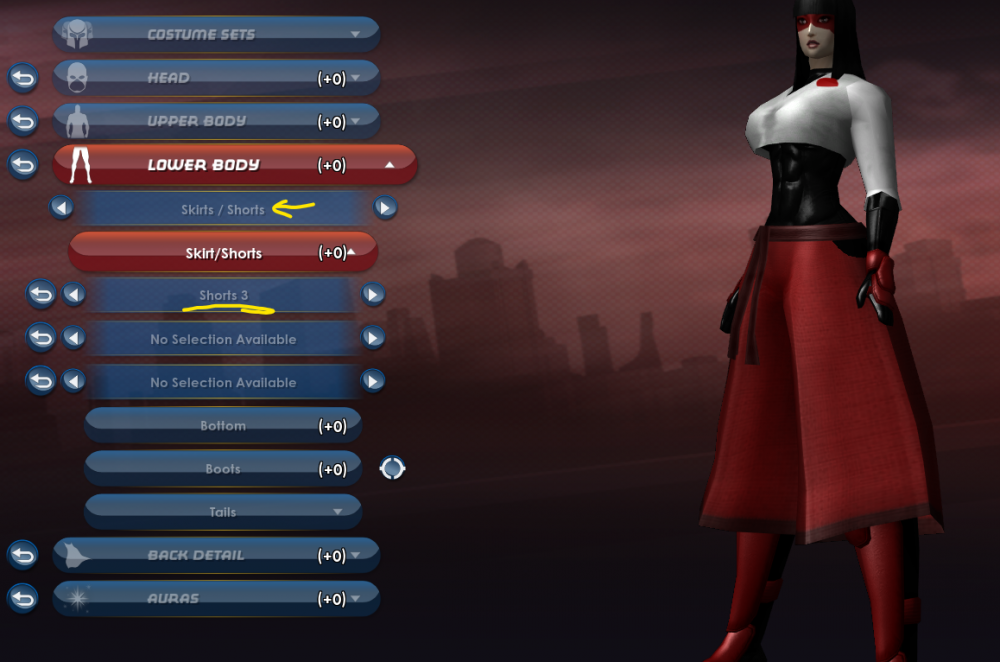Undo changes to Auras
The image size is (1000, 662).
click(22, 598)
